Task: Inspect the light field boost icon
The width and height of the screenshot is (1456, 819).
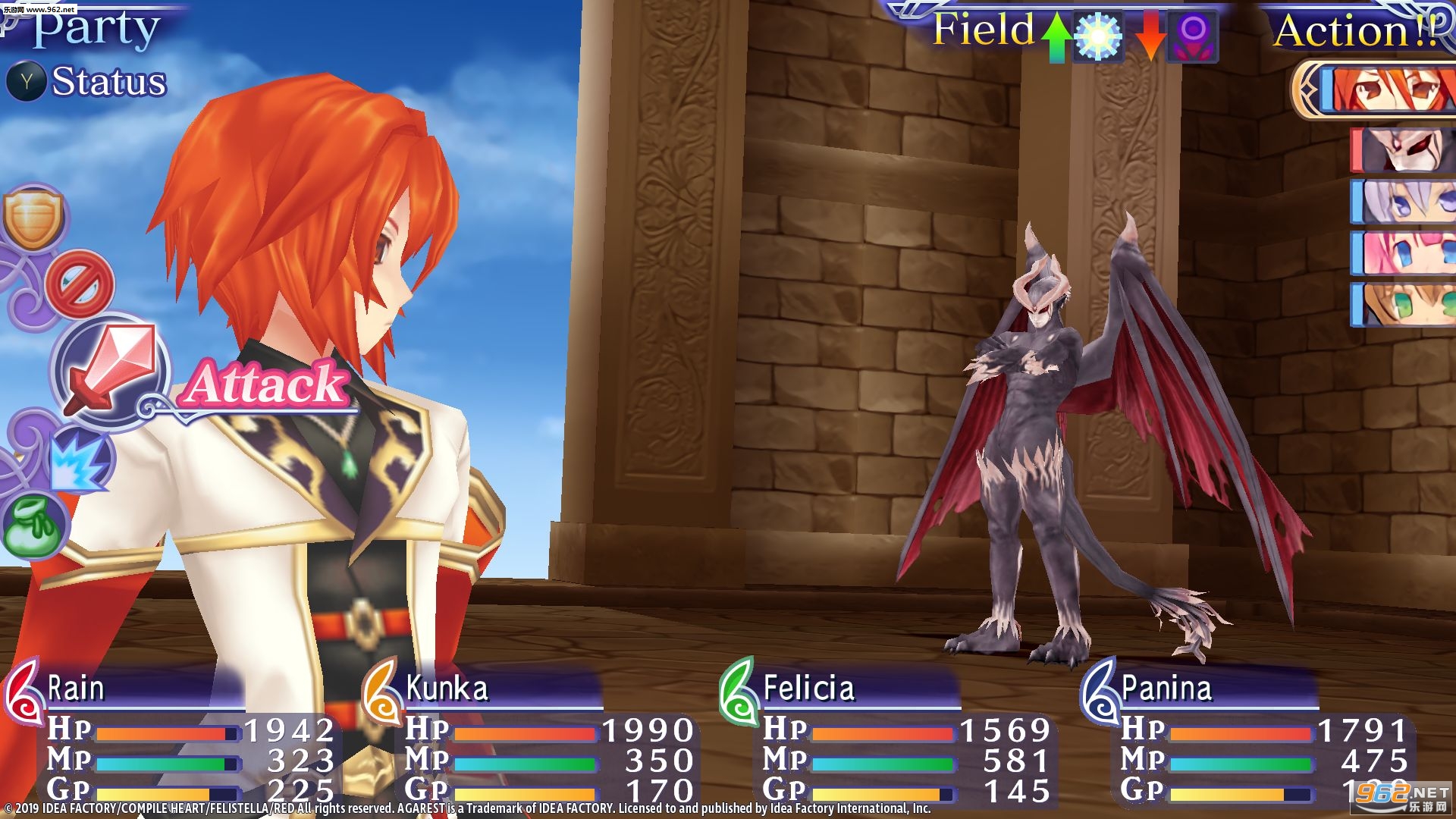Action: tap(1098, 35)
